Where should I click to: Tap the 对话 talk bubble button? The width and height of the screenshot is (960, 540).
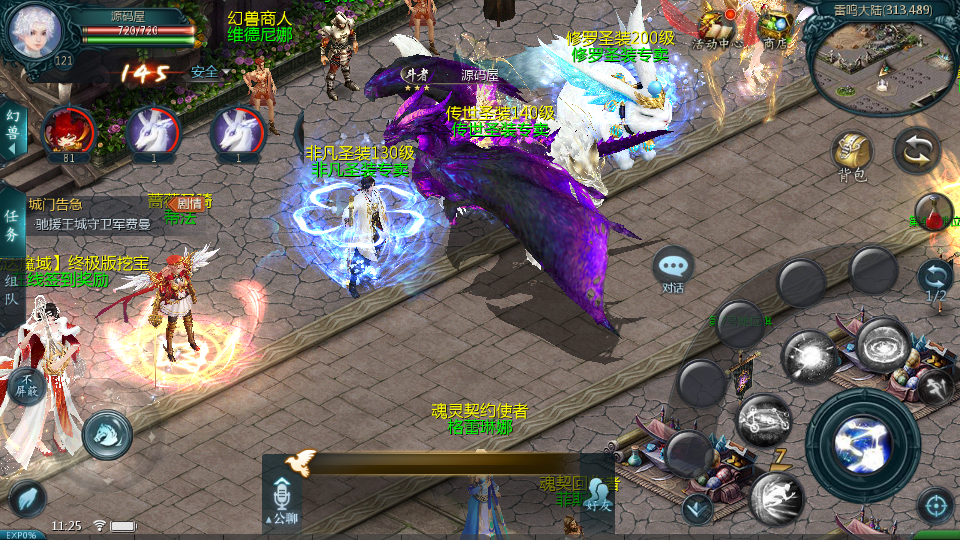coord(673,268)
